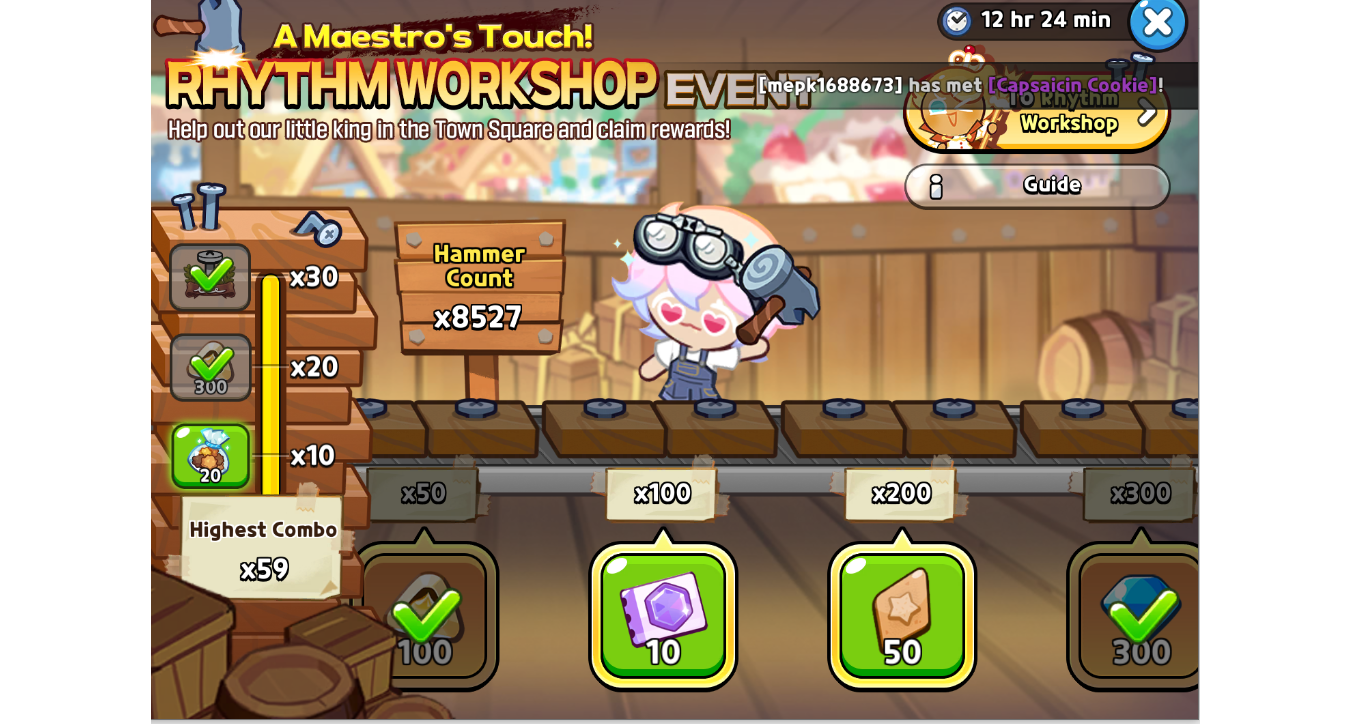Select the claimed x20 combo reward

[x=210, y=367]
